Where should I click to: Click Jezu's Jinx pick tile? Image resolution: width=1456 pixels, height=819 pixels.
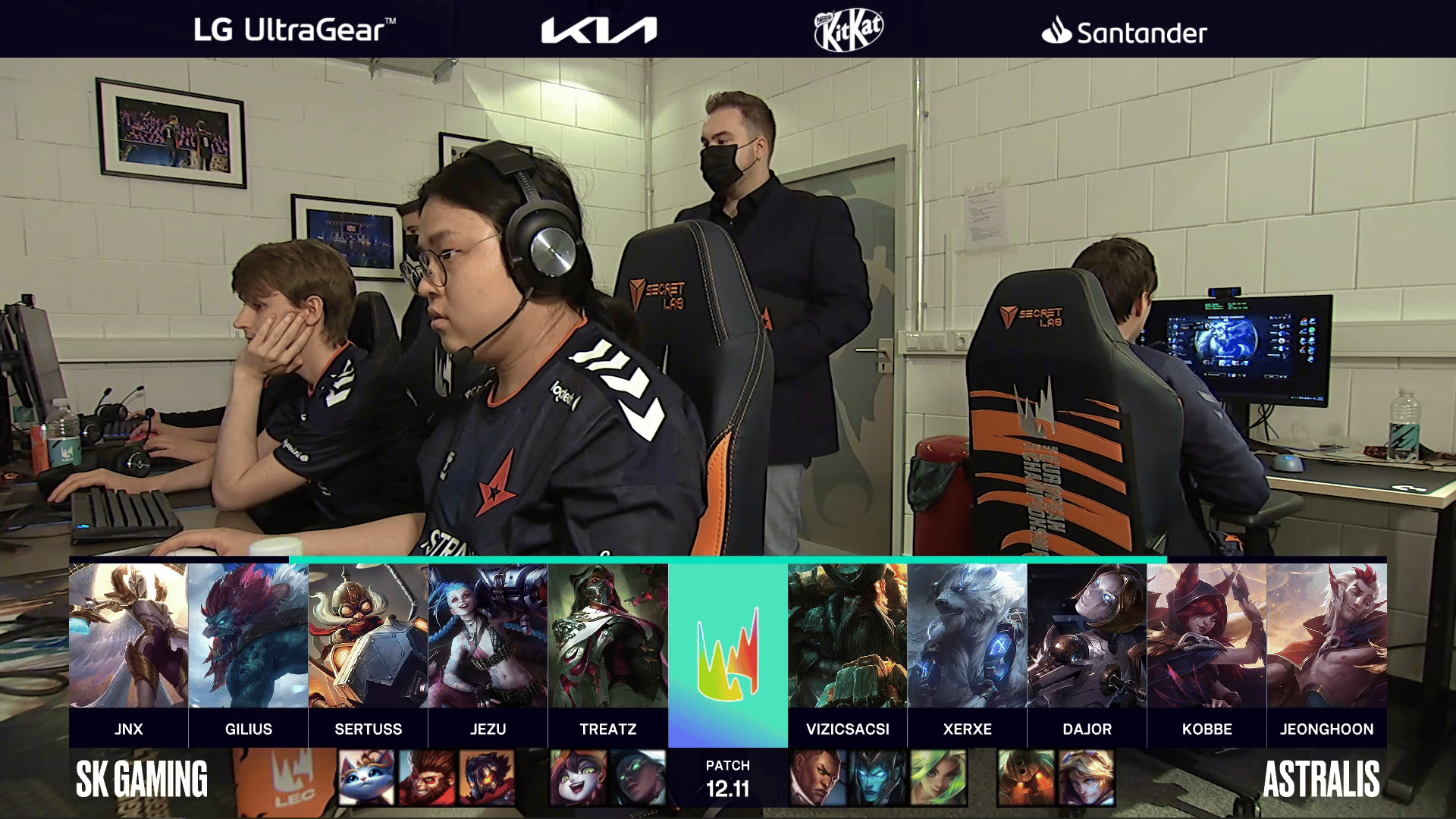(488, 635)
